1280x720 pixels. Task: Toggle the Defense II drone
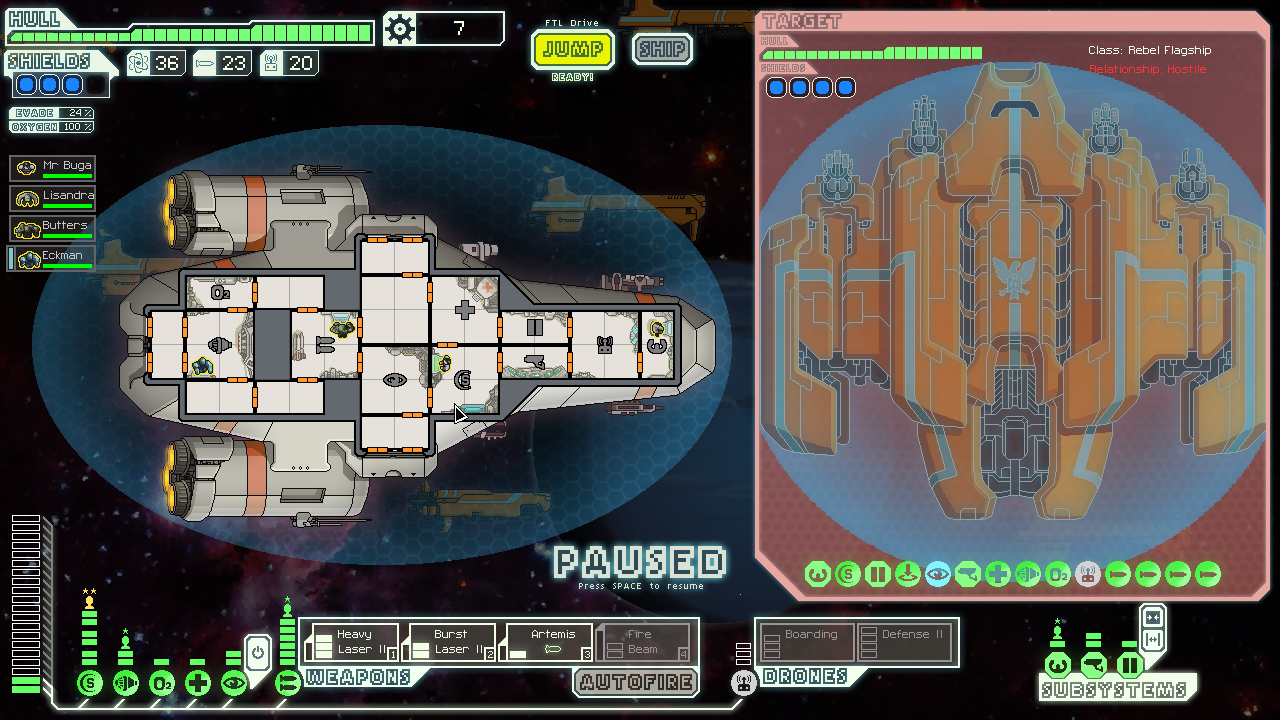(x=906, y=641)
